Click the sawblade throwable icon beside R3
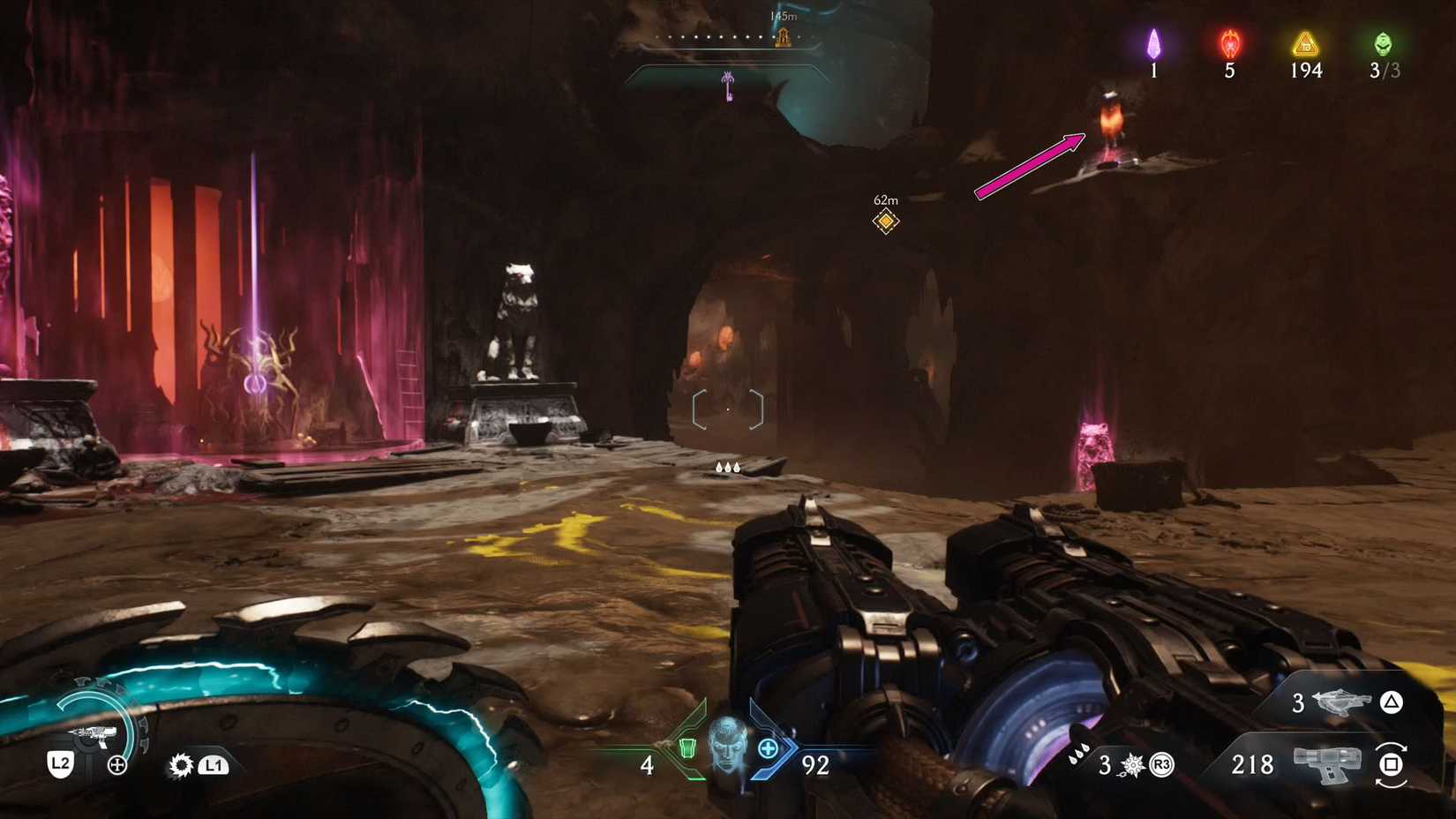Image resolution: width=1456 pixels, height=819 pixels. pos(1130,764)
